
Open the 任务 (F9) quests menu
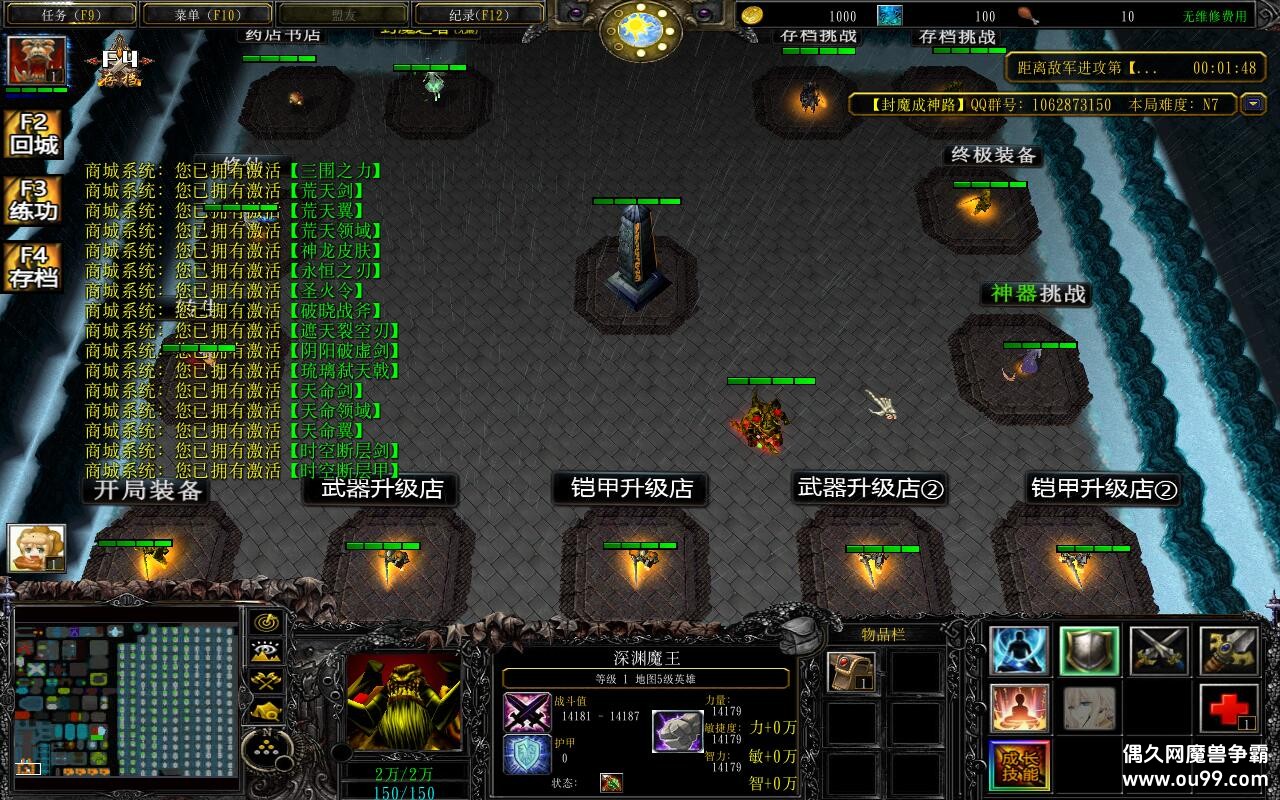70,14
